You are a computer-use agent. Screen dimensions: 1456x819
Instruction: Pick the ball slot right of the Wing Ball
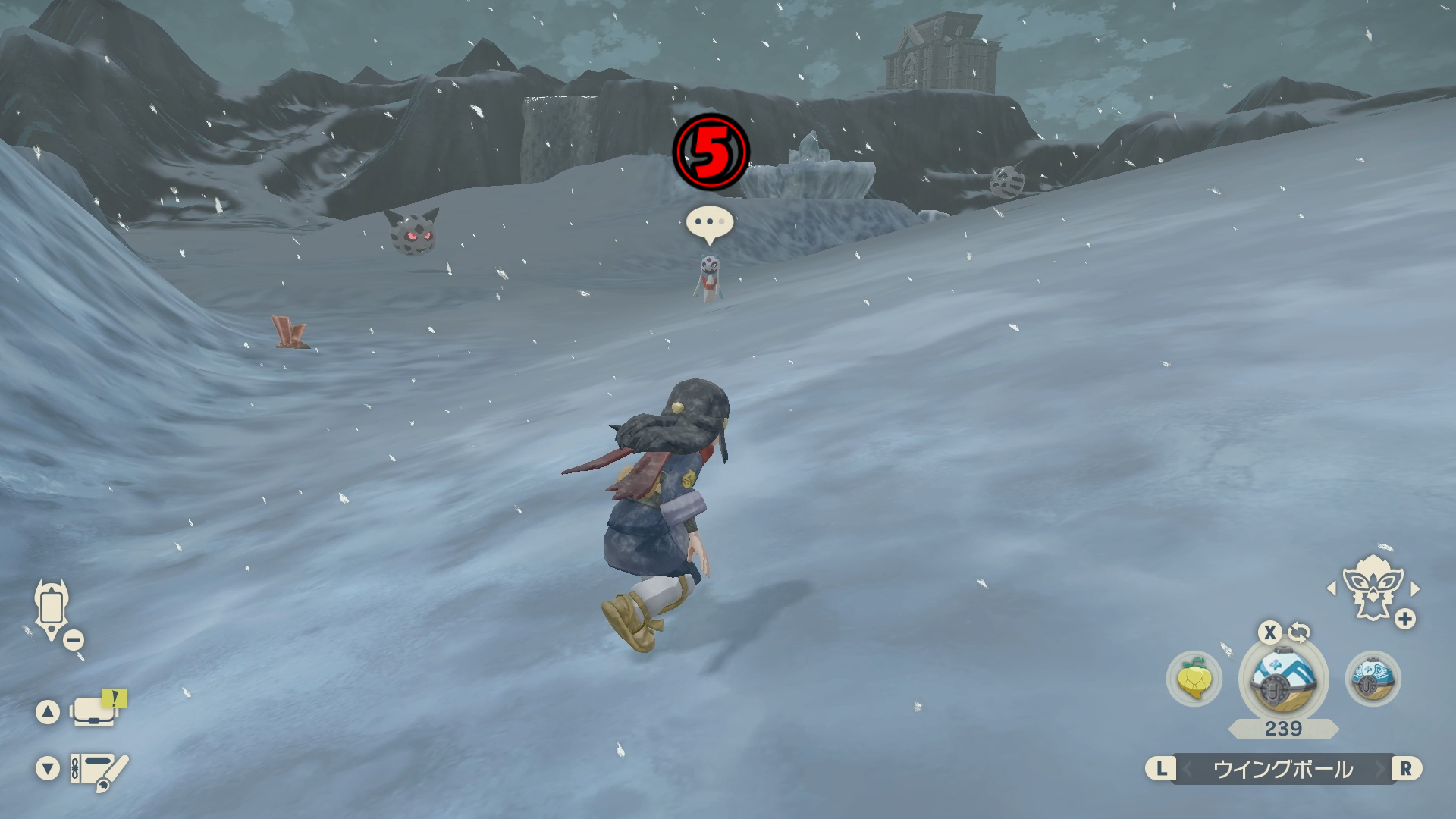pos(1373,678)
